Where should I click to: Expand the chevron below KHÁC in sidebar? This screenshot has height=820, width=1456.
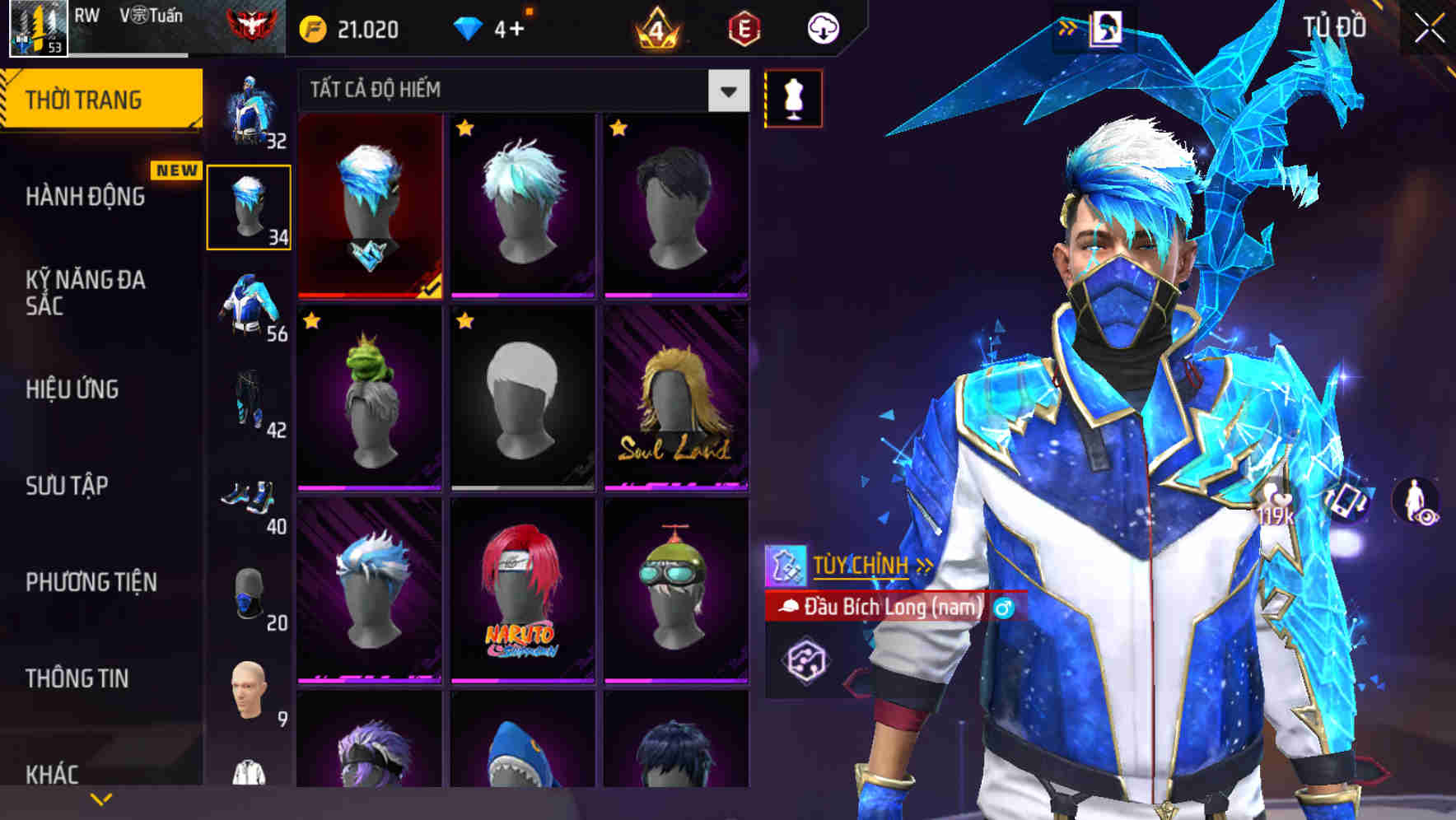point(101,797)
